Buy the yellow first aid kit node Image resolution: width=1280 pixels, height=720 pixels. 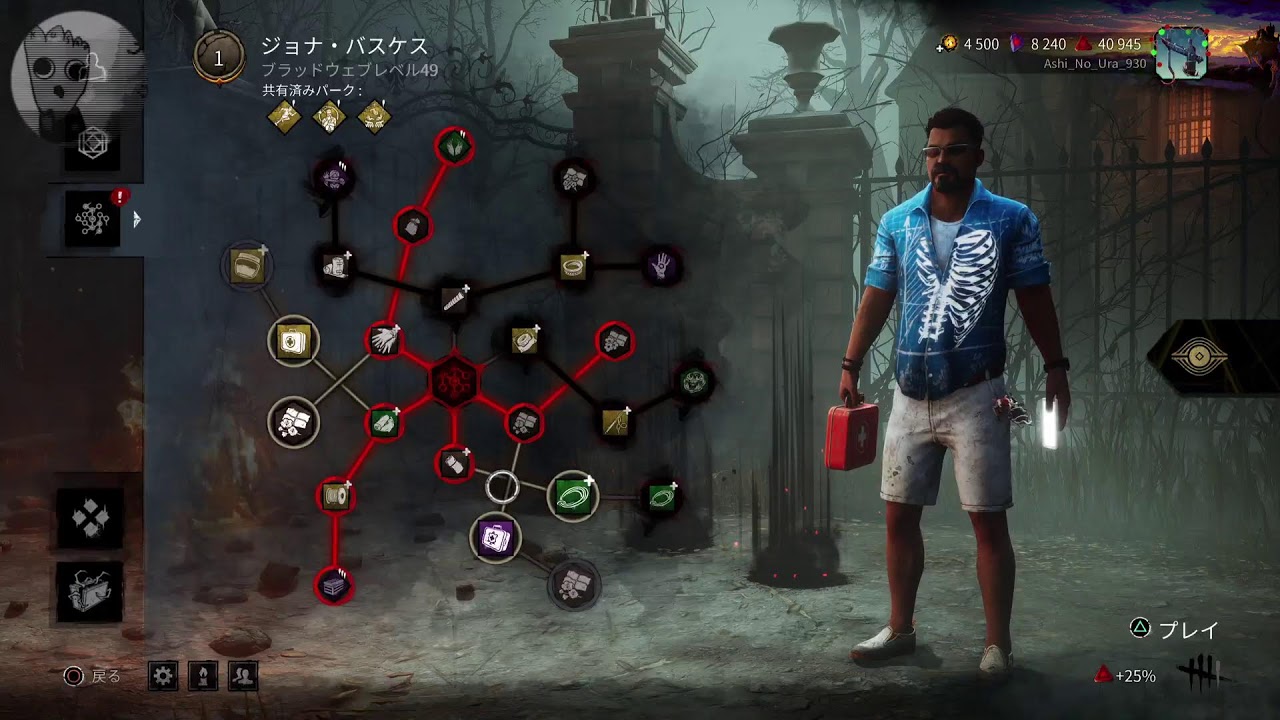click(293, 342)
